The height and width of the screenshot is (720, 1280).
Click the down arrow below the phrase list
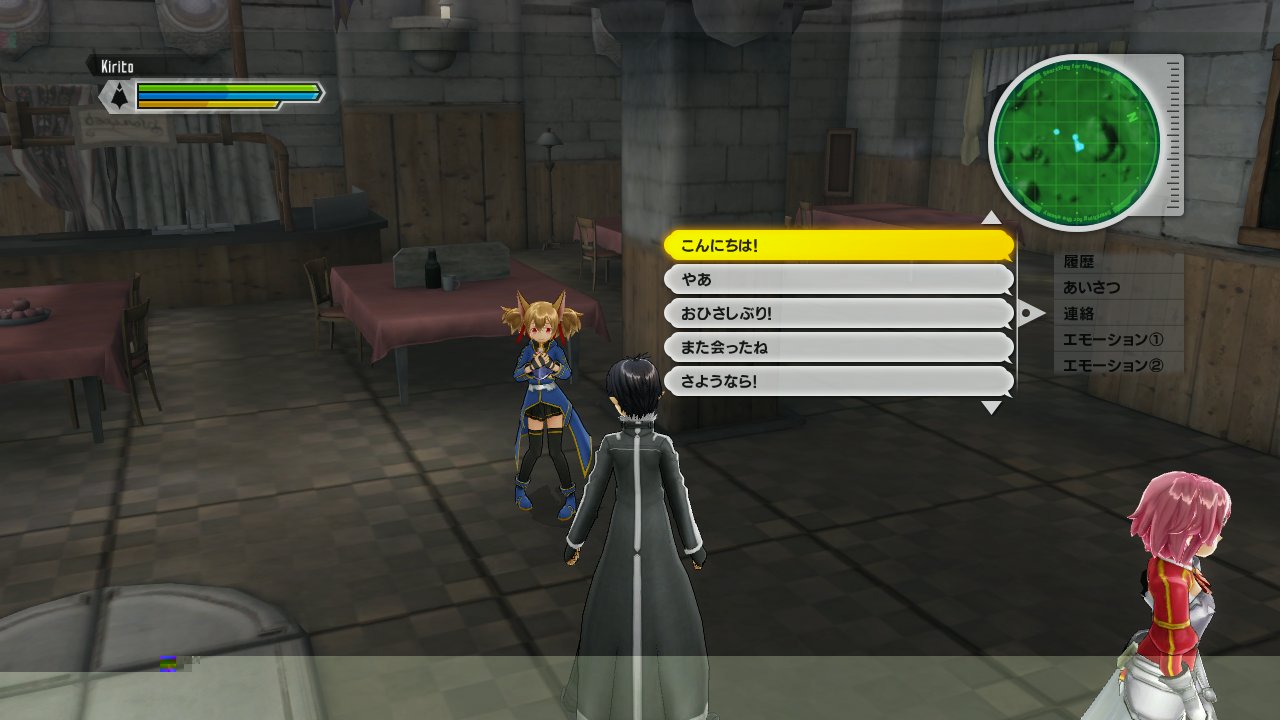pos(990,407)
